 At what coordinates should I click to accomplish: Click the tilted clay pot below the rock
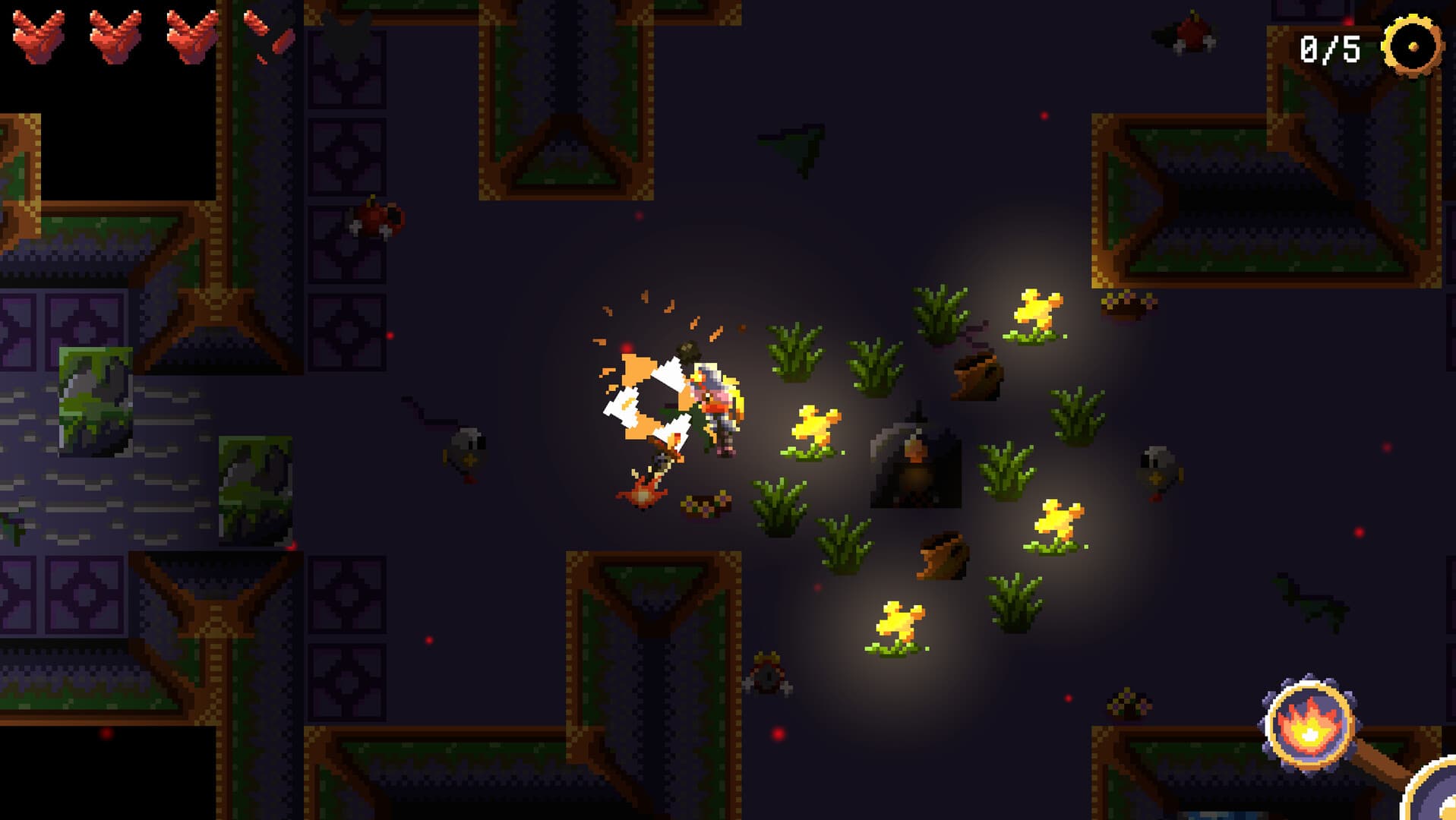pyautogui.click(x=942, y=554)
